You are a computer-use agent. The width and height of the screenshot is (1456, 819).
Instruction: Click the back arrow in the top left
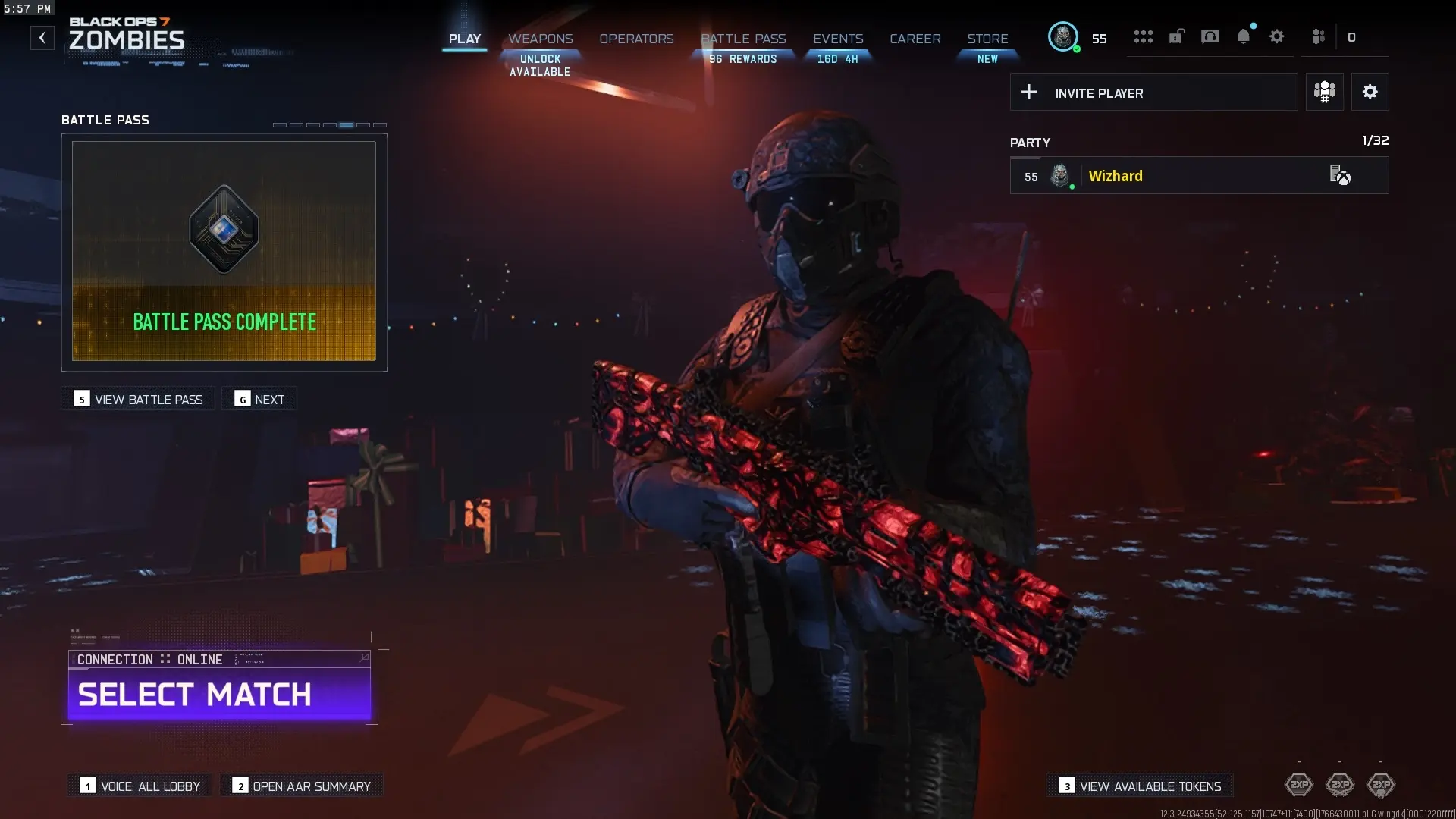[x=42, y=37]
